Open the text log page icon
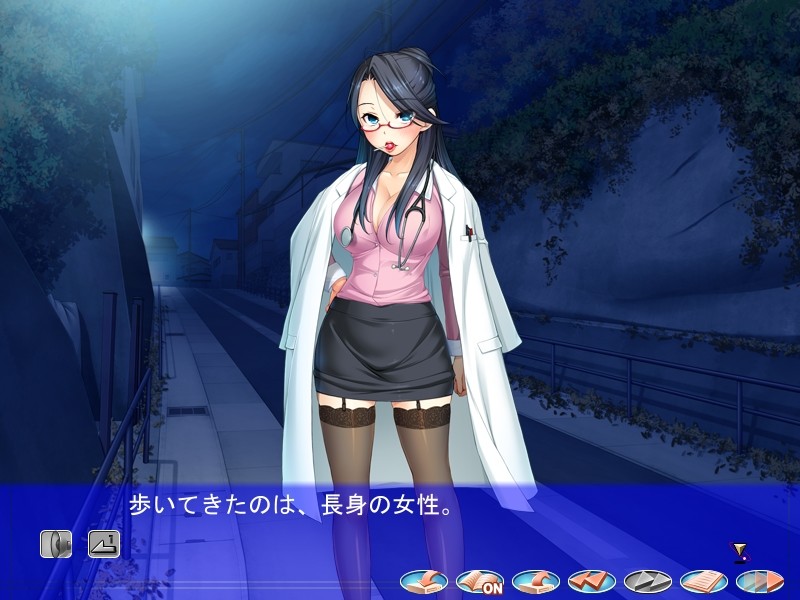The image size is (800, 600). (704, 580)
